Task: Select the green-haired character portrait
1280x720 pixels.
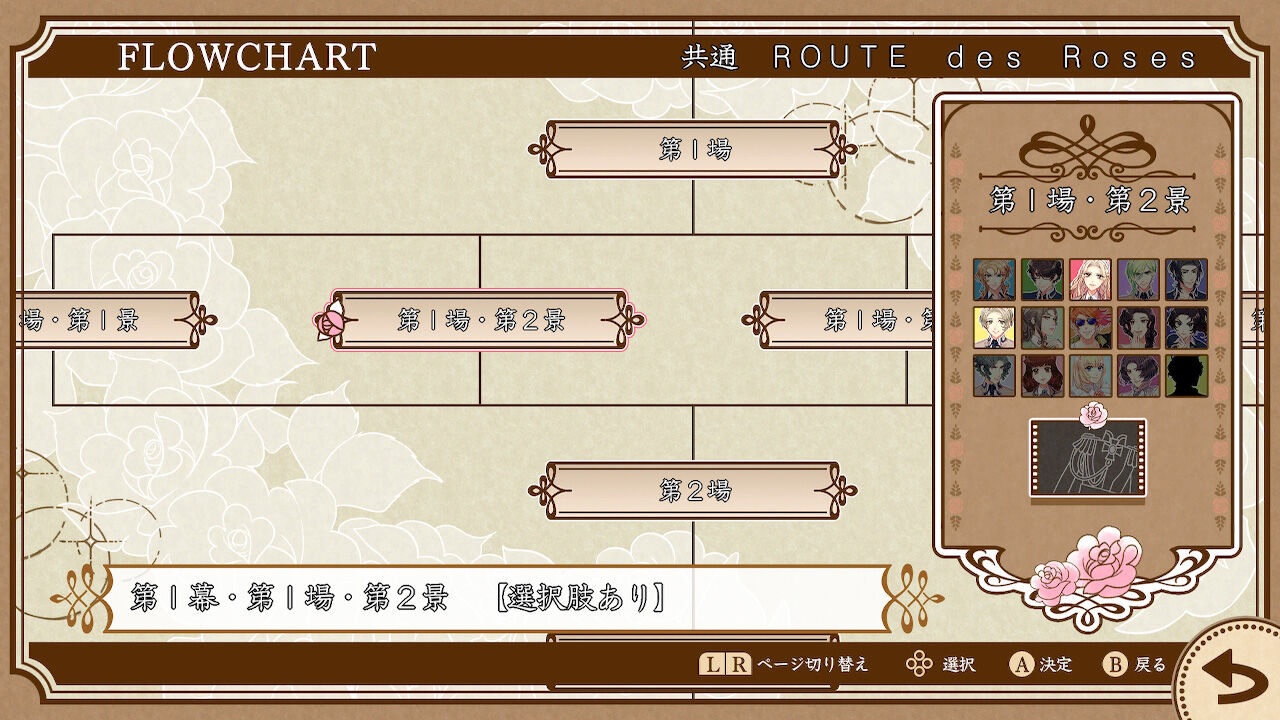Action: pyautogui.click(x=1138, y=280)
